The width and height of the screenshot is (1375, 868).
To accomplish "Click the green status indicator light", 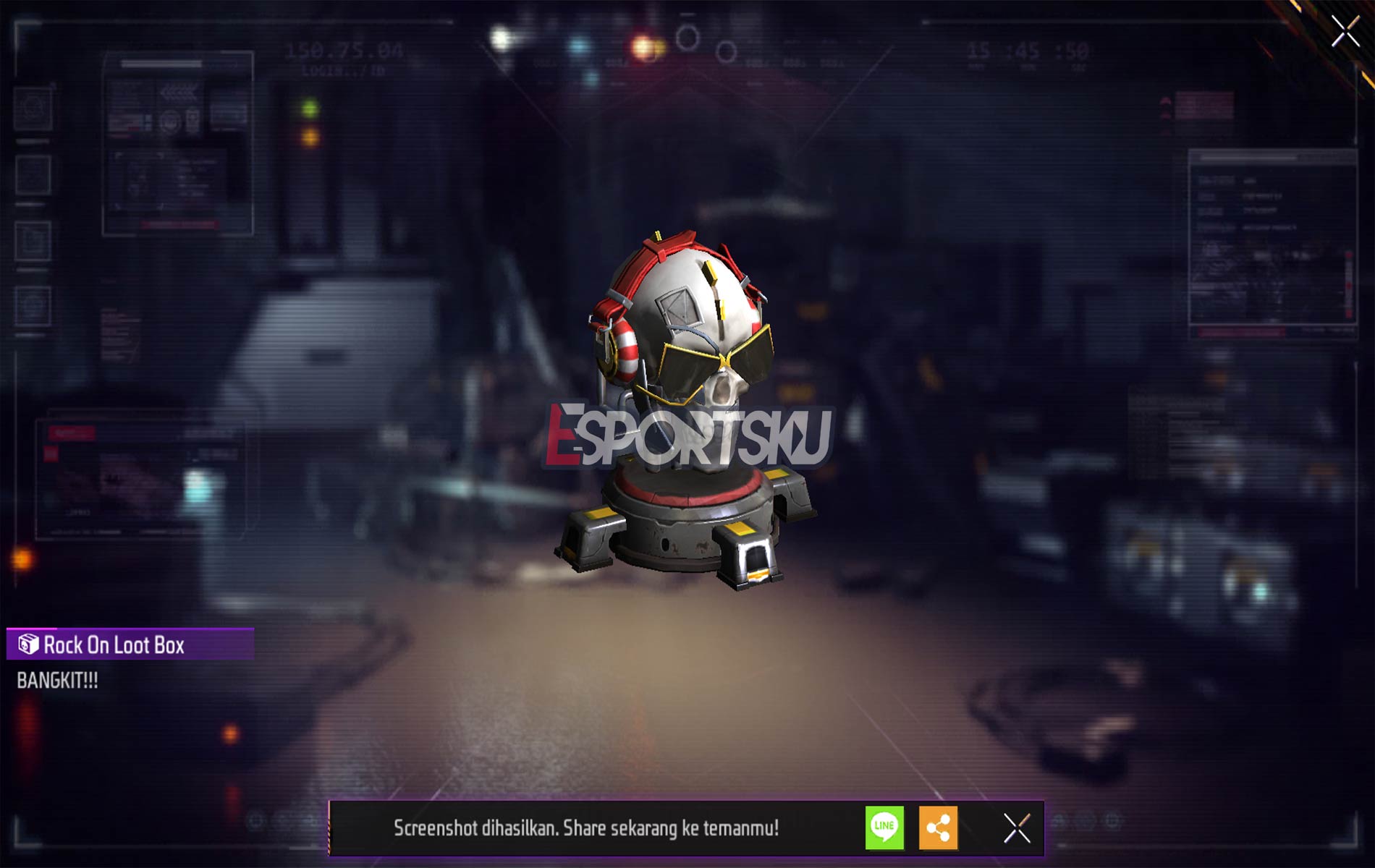I will point(310,109).
